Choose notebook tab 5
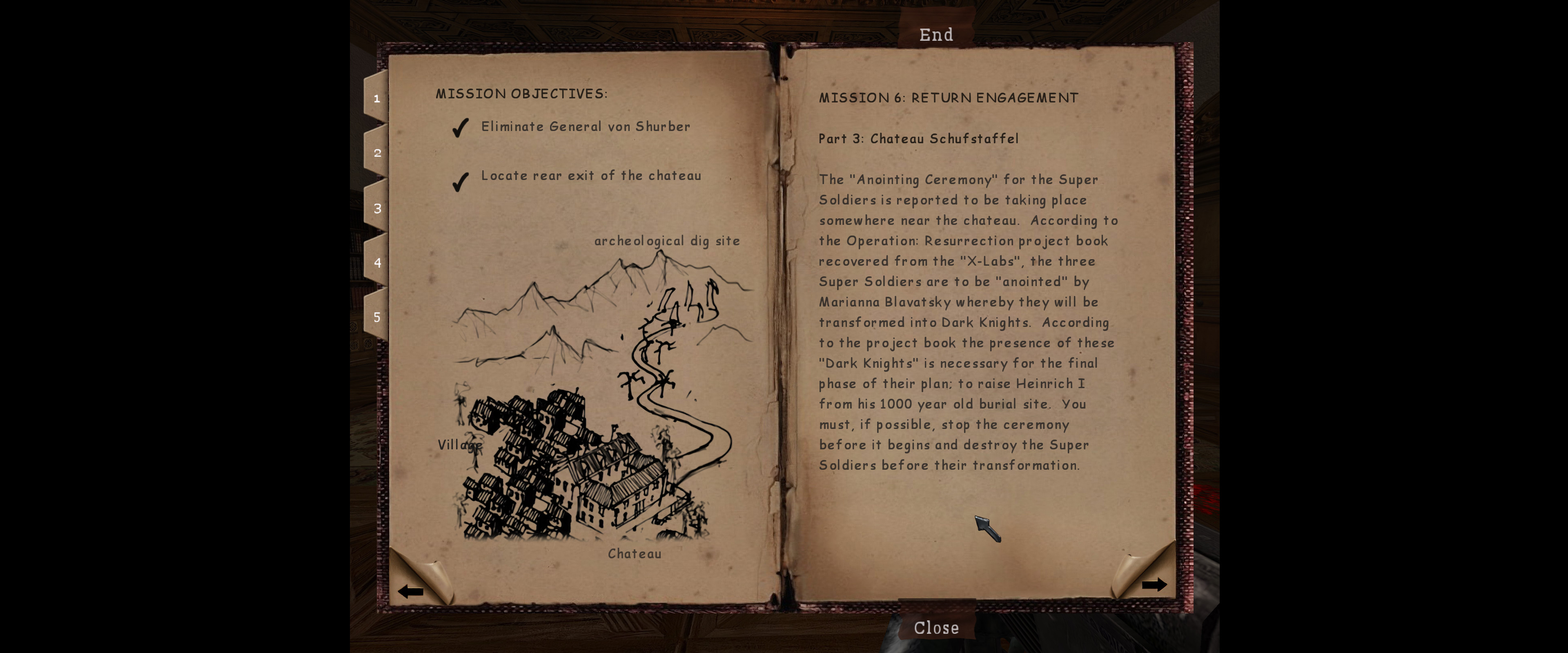Viewport: 1568px width, 653px height. coord(377,317)
